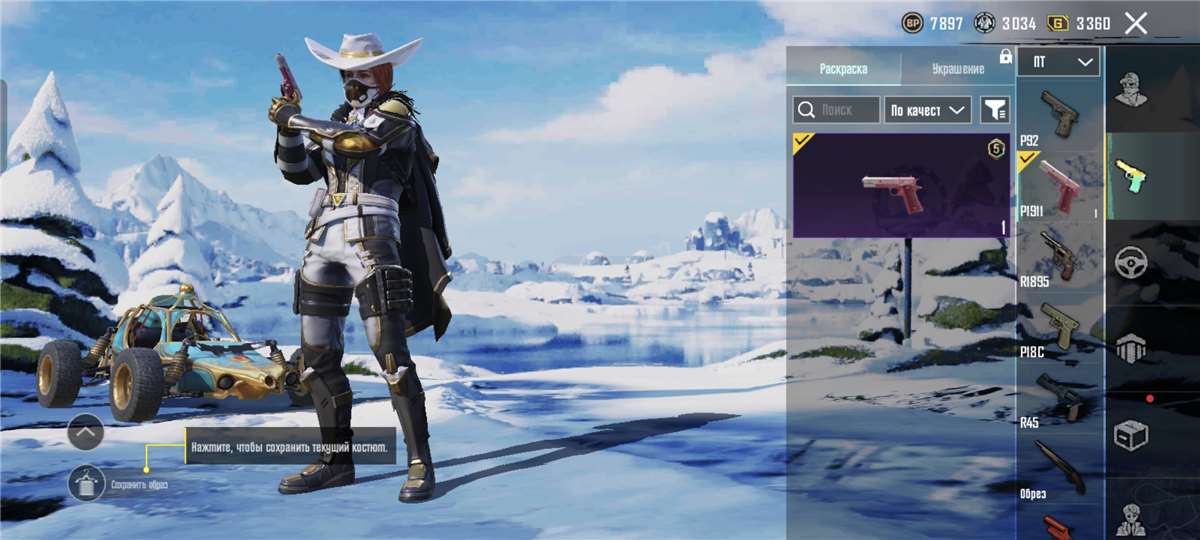Open the steering wheel vehicle category
This screenshot has height=540, width=1200.
click(1131, 262)
